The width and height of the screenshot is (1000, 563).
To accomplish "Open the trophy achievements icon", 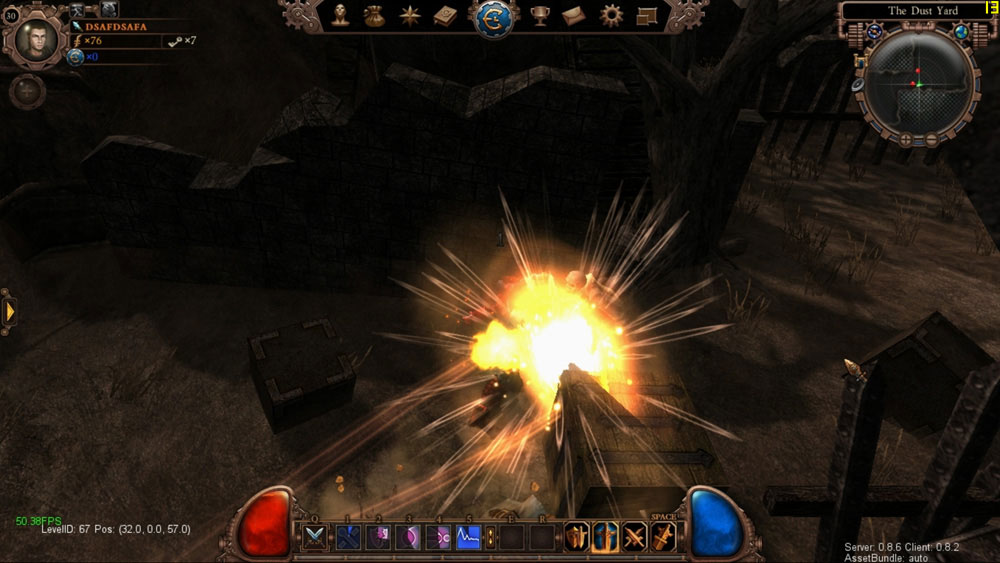I will click(x=540, y=15).
